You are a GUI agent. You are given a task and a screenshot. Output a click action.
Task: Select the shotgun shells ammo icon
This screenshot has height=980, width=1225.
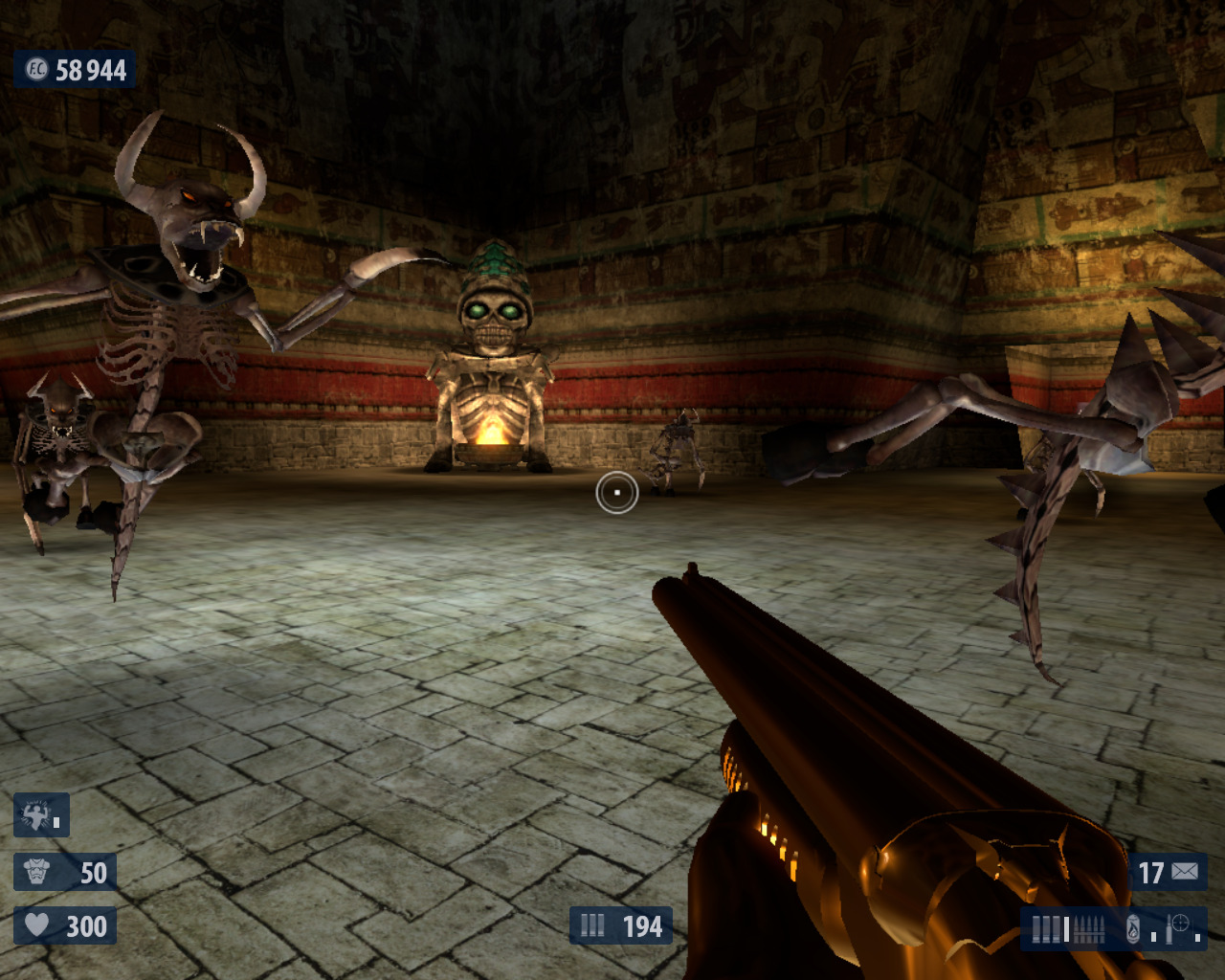1047,929
